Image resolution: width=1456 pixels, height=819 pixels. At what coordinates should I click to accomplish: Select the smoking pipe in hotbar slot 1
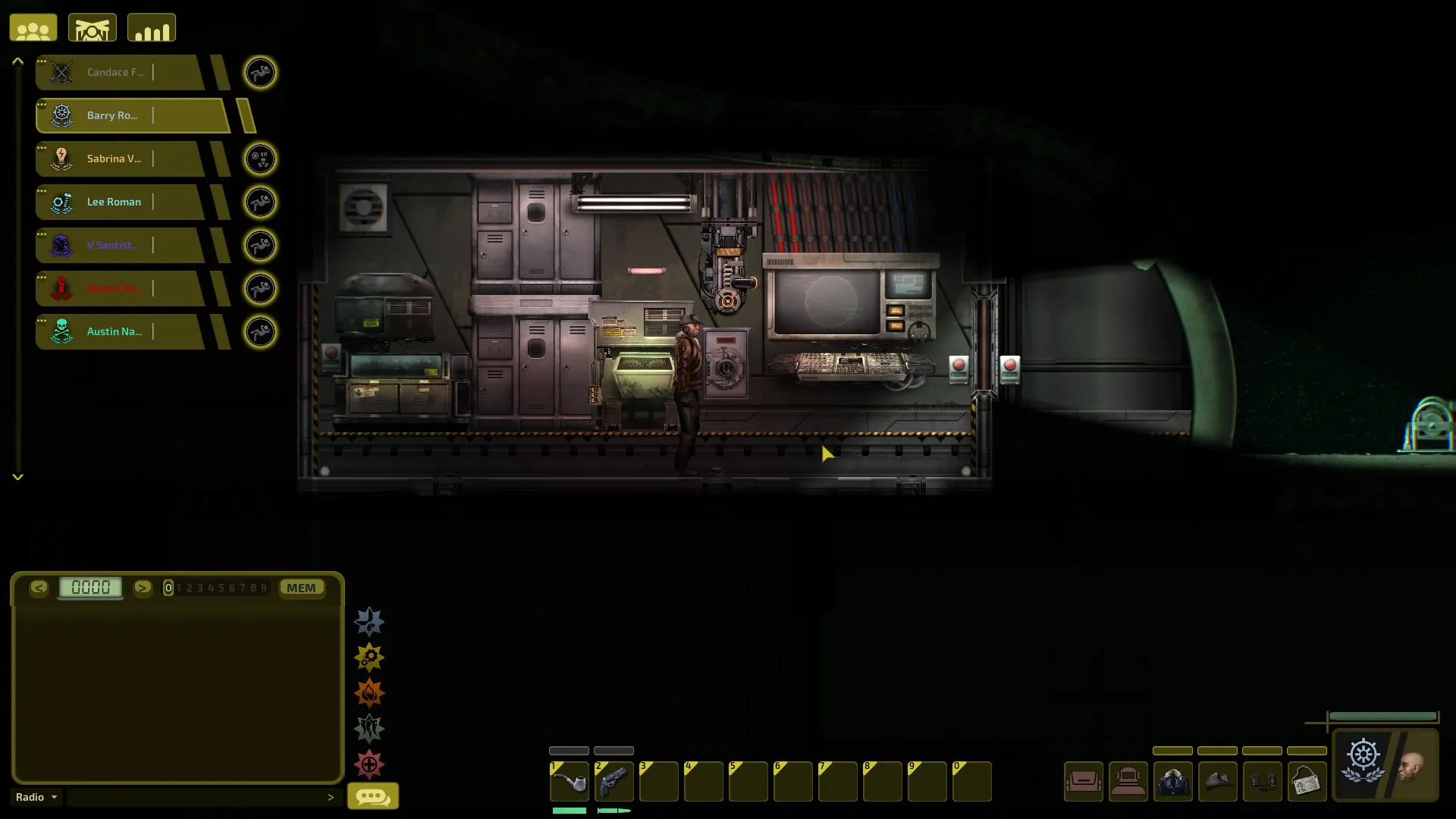click(x=570, y=782)
